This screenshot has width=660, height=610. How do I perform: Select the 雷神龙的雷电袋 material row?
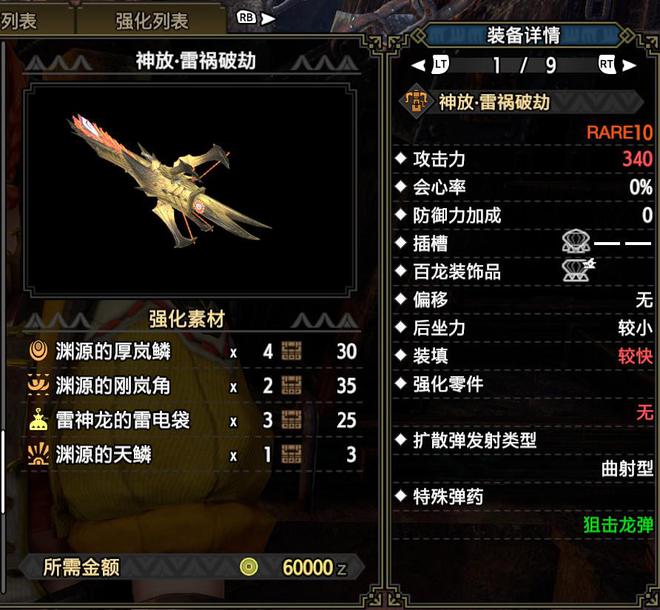coord(192,420)
